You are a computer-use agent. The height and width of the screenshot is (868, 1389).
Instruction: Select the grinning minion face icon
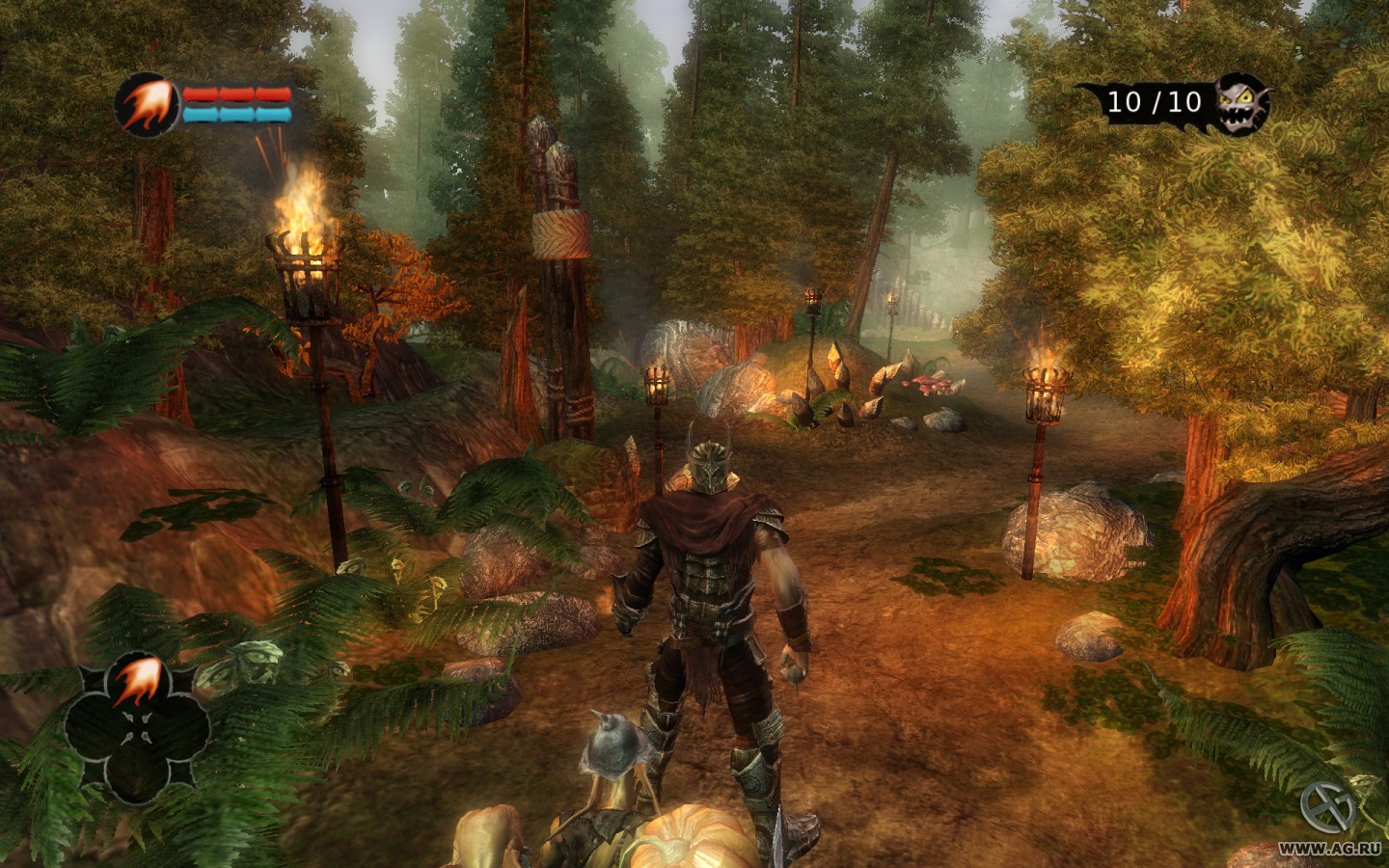point(1241,102)
